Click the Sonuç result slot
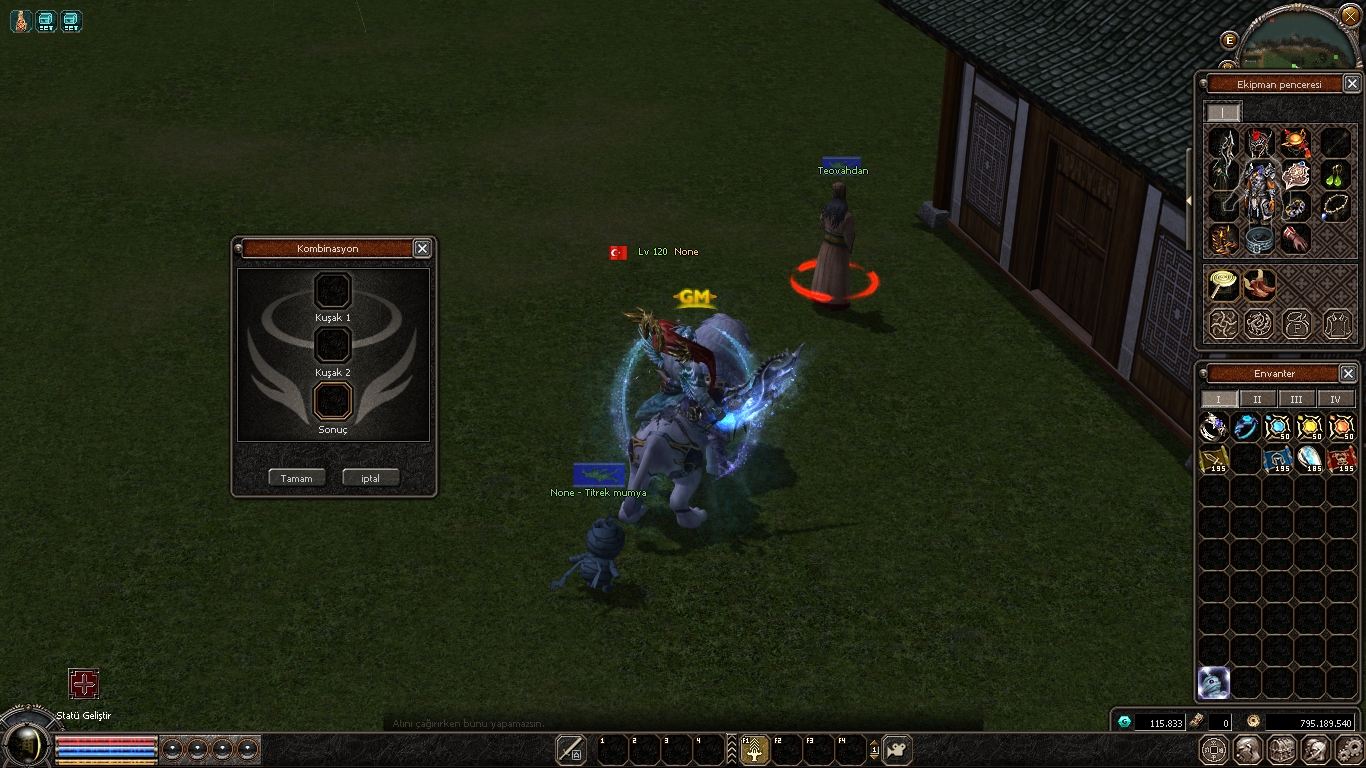Image resolution: width=1366 pixels, height=768 pixels. pyautogui.click(x=333, y=401)
